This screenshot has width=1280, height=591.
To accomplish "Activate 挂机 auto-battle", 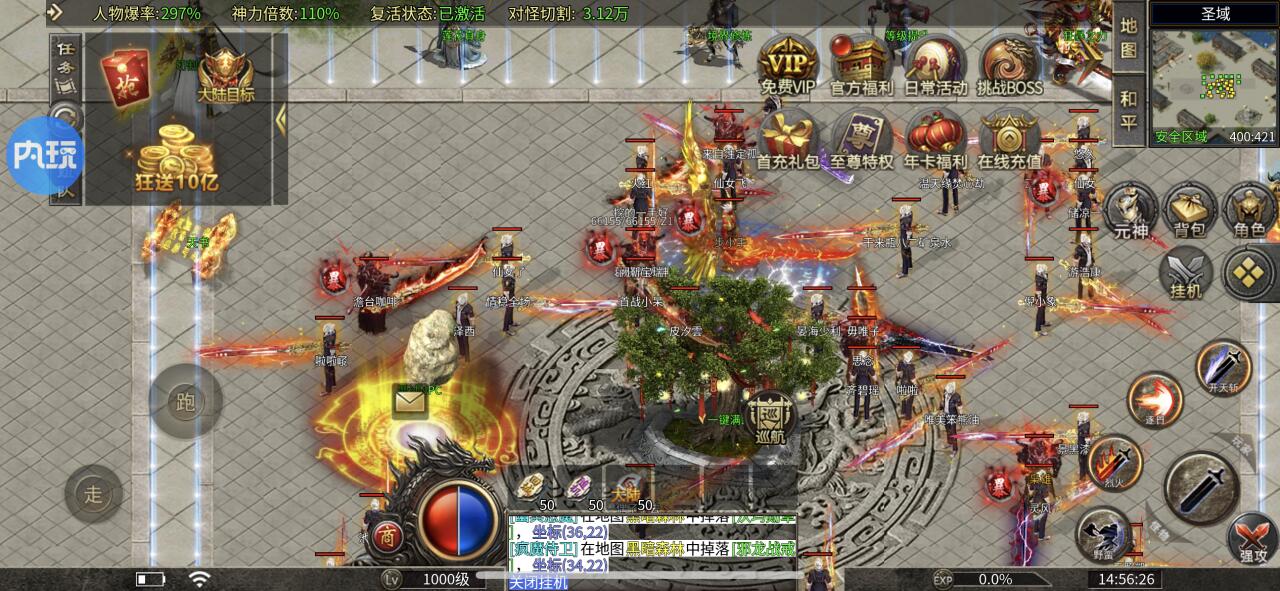I will pyautogui.click(x=1186, y=272).
